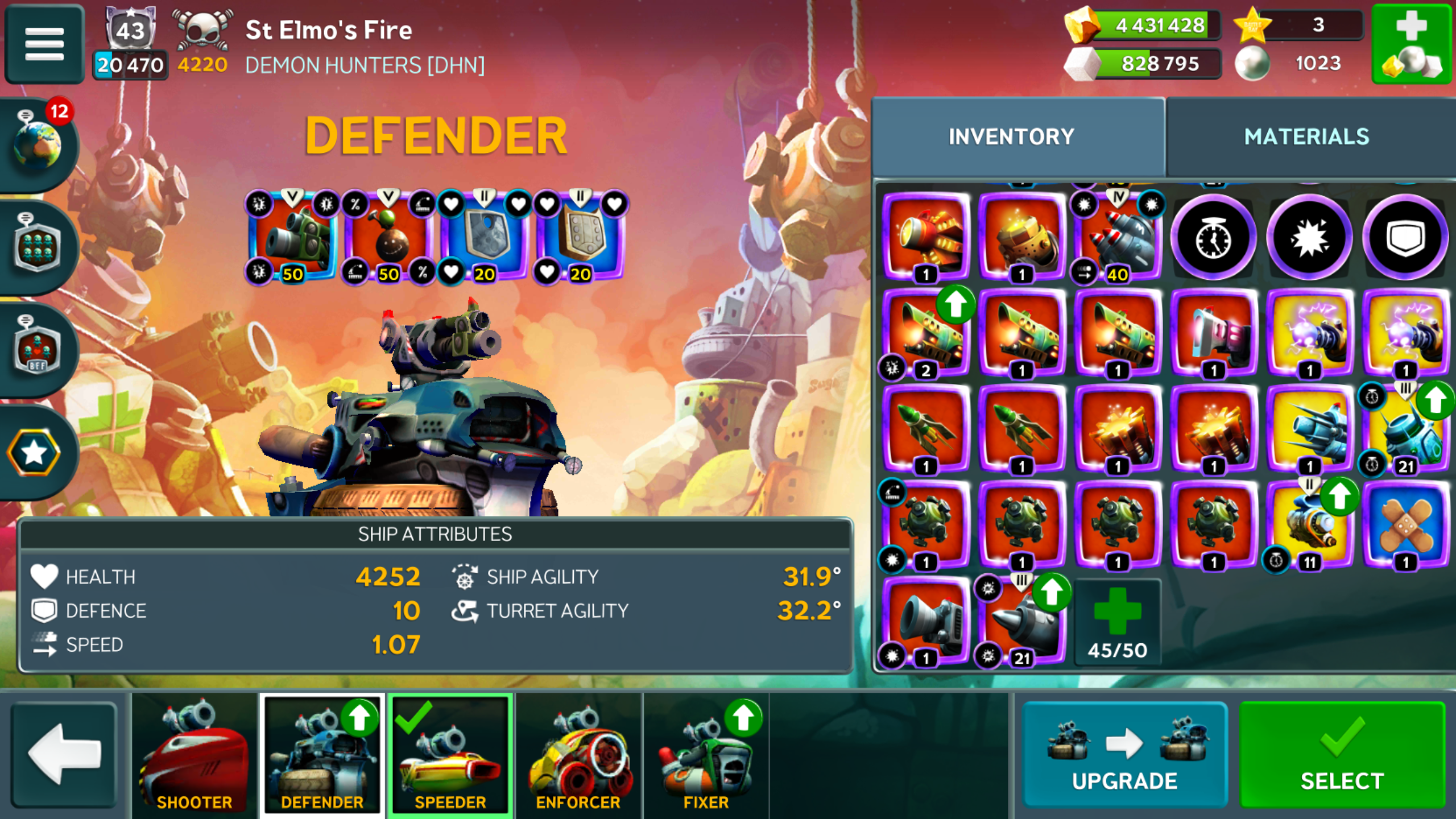This screenshot has height=819, width=1456.
Task: Choose the Shooter ship
Action: click(x=195, y=754)
